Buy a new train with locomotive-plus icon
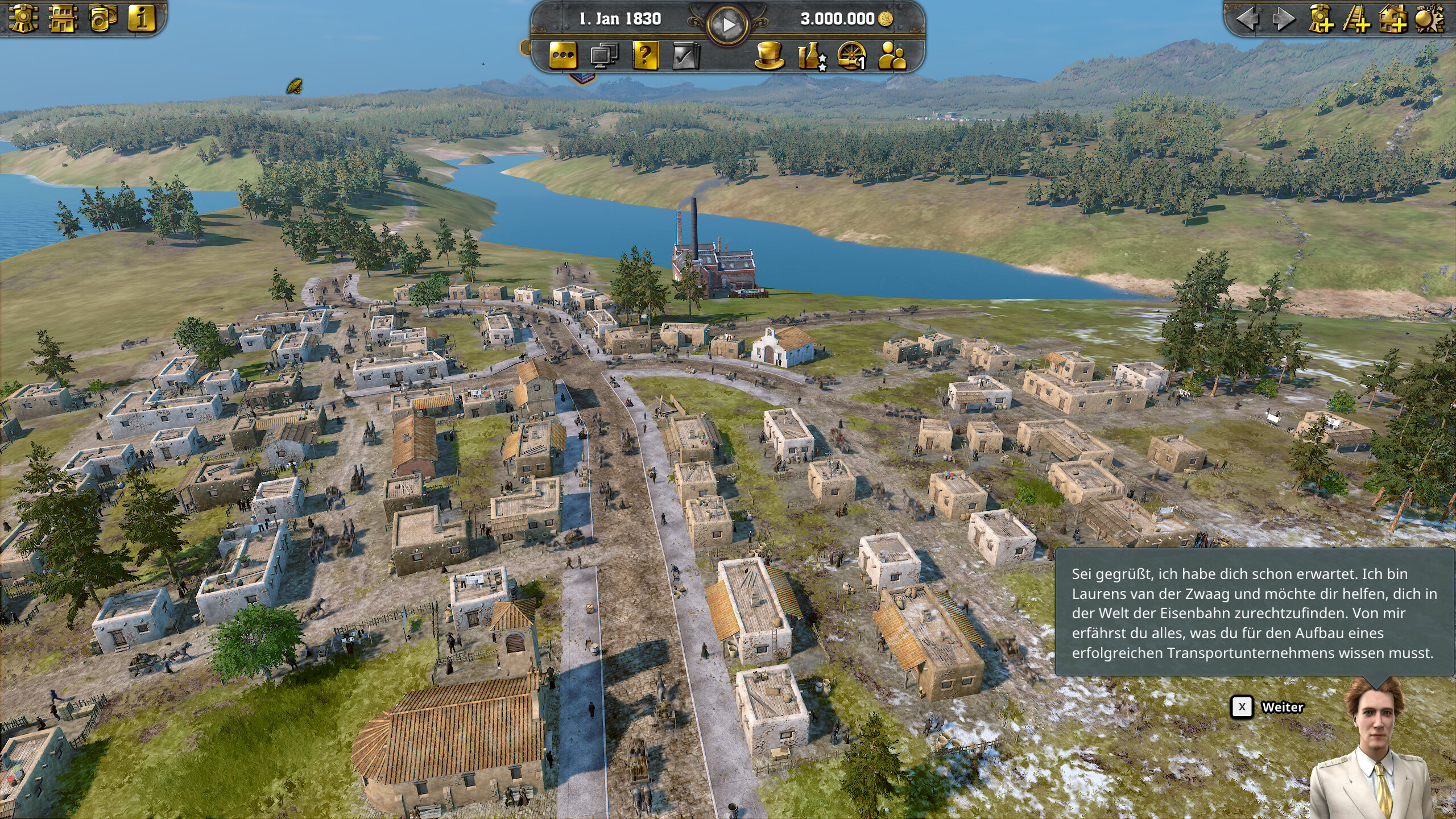Viewport: 1456px width, 819px height. (x=1321, y=19)
